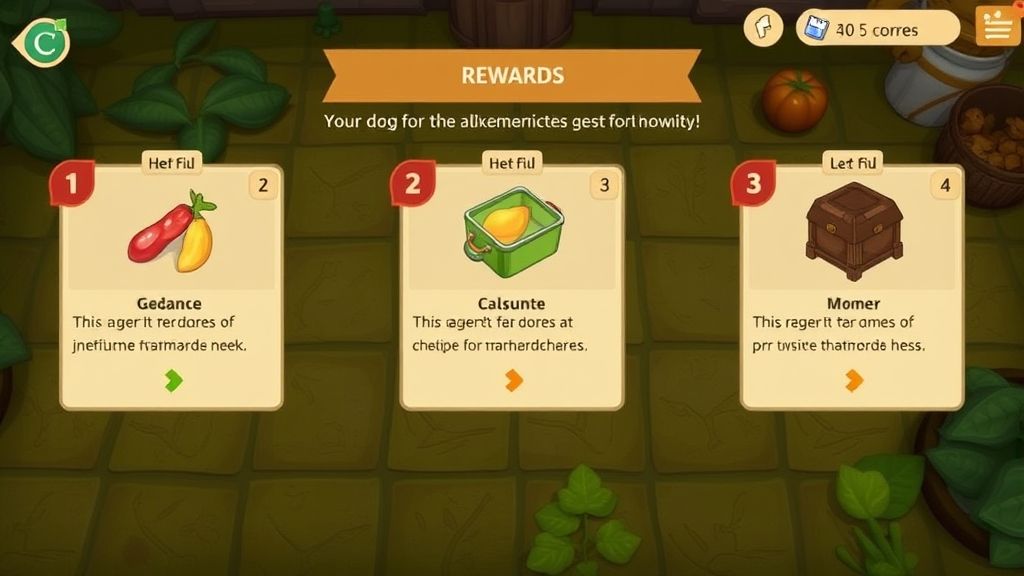Open the round cream icon beside currency

point(763,27)
